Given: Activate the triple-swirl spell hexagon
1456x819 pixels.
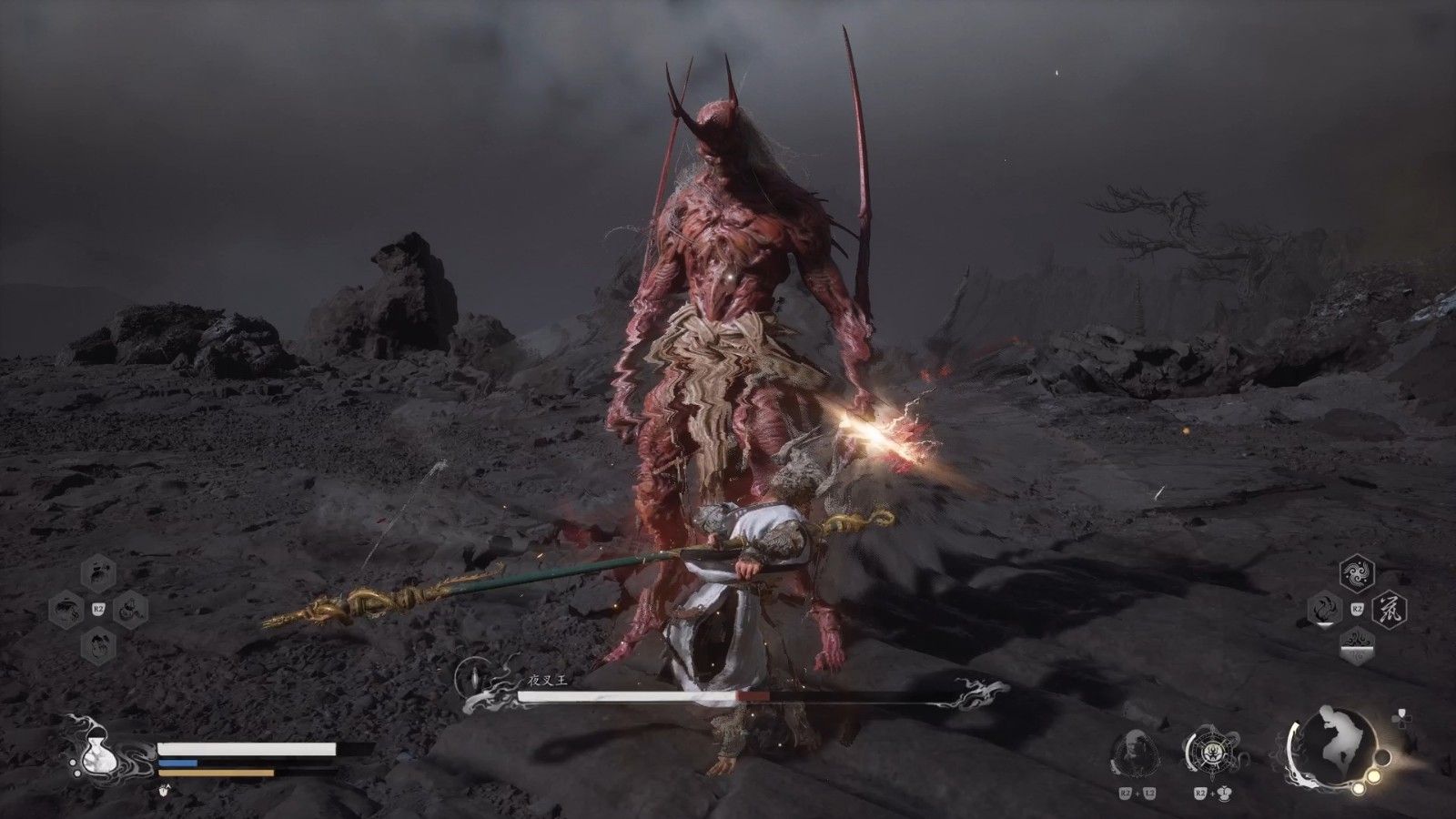Looking at the screenshot, I should coord(1357,574).
